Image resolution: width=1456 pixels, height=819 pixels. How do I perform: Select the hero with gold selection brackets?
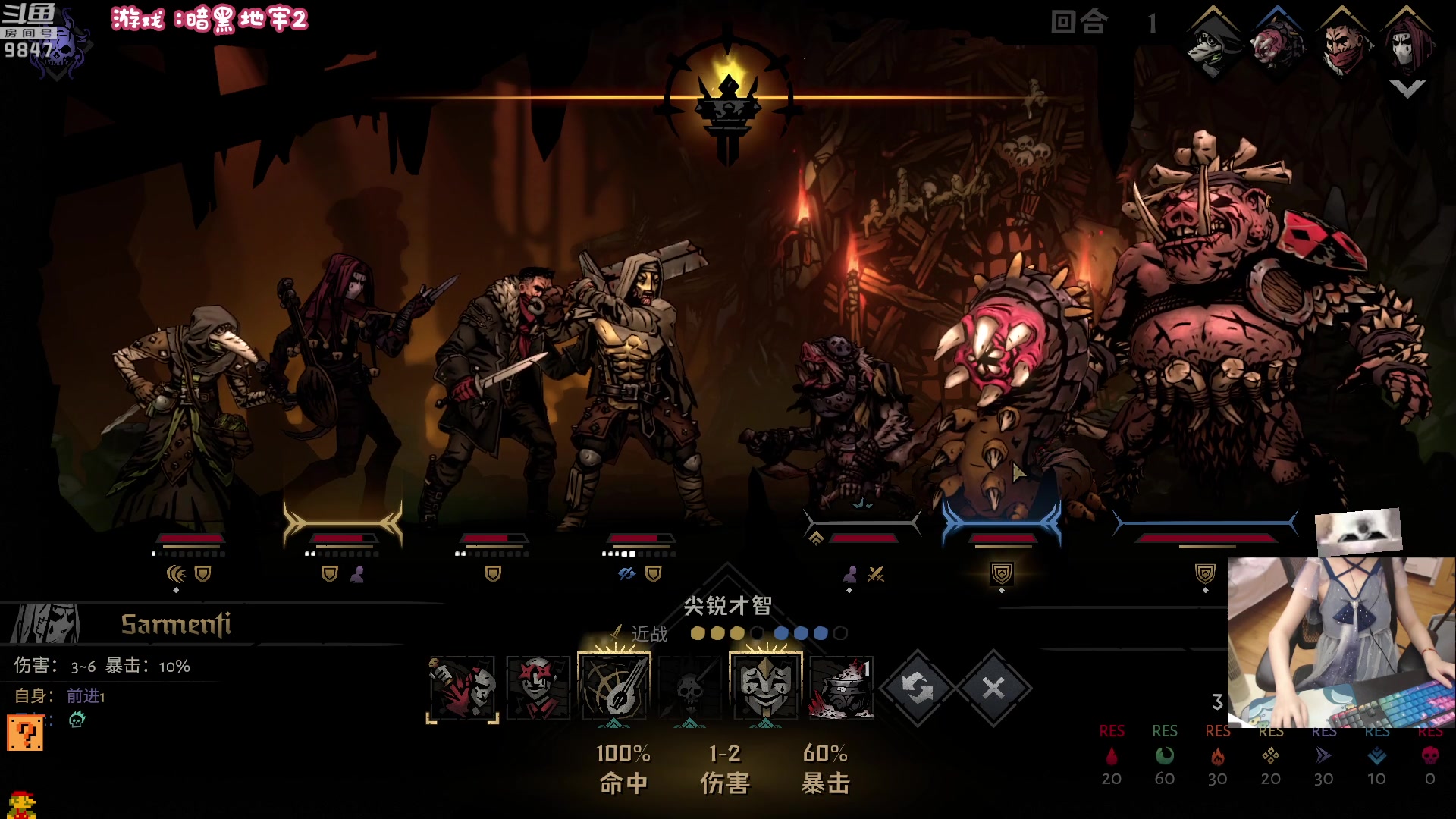(x=343, y=379)
